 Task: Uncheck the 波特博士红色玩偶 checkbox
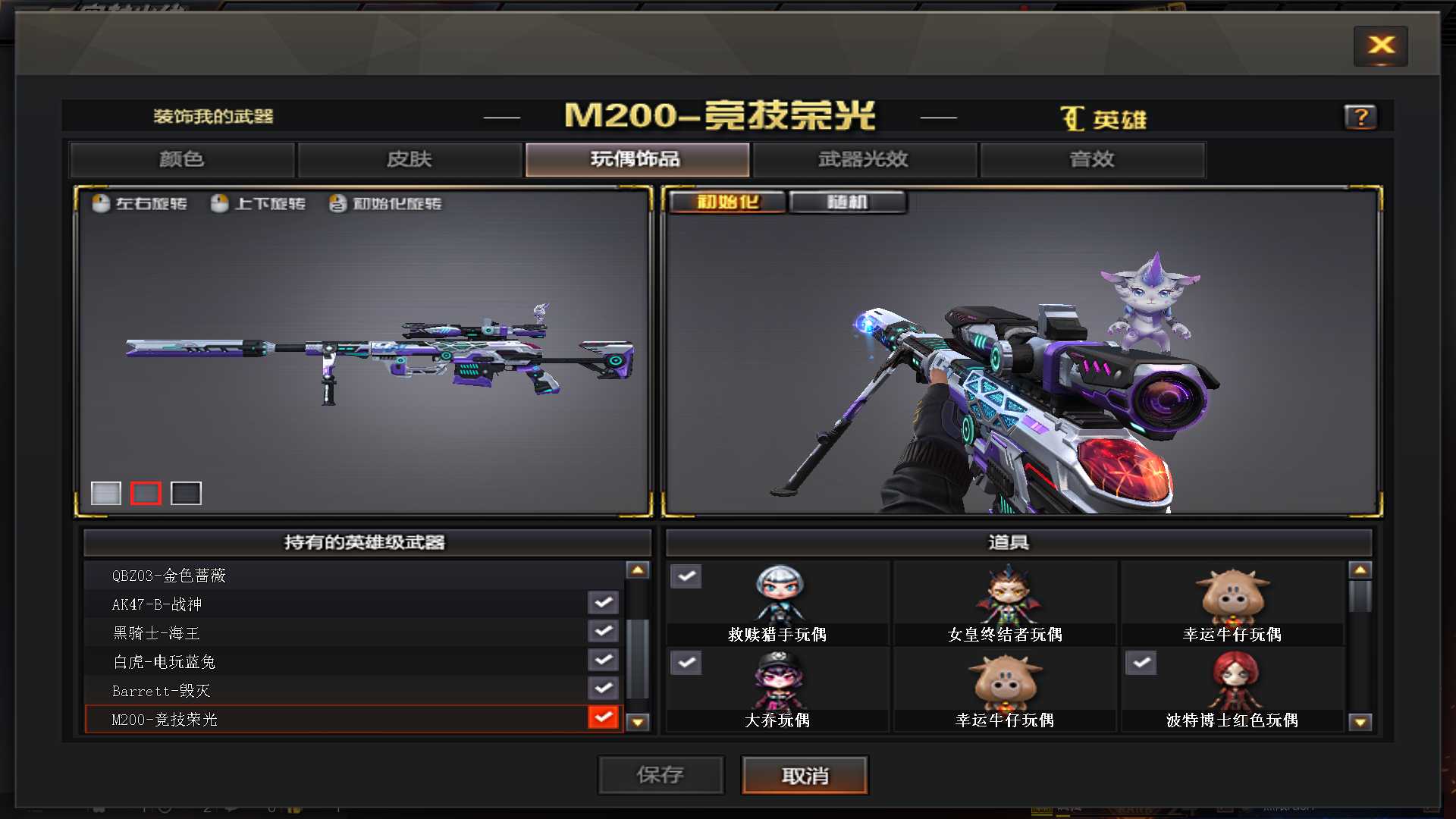pos(1141,663)
